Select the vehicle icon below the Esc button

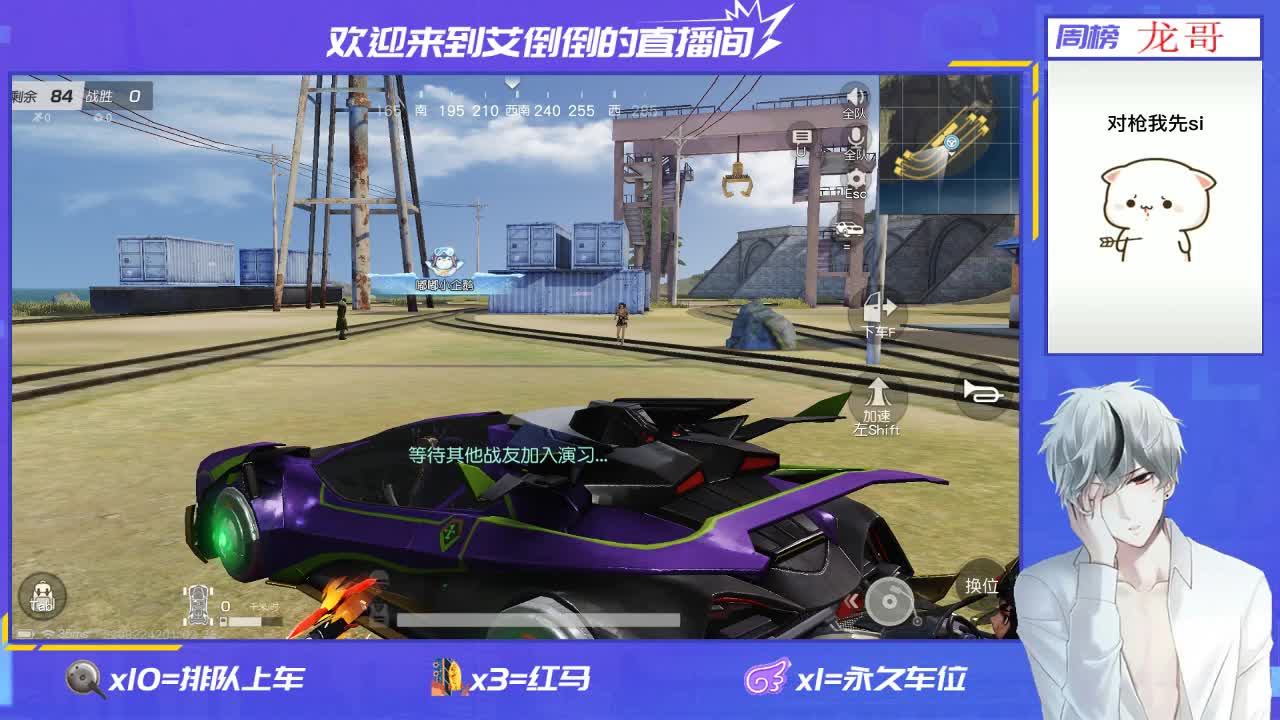click(851, 230)
